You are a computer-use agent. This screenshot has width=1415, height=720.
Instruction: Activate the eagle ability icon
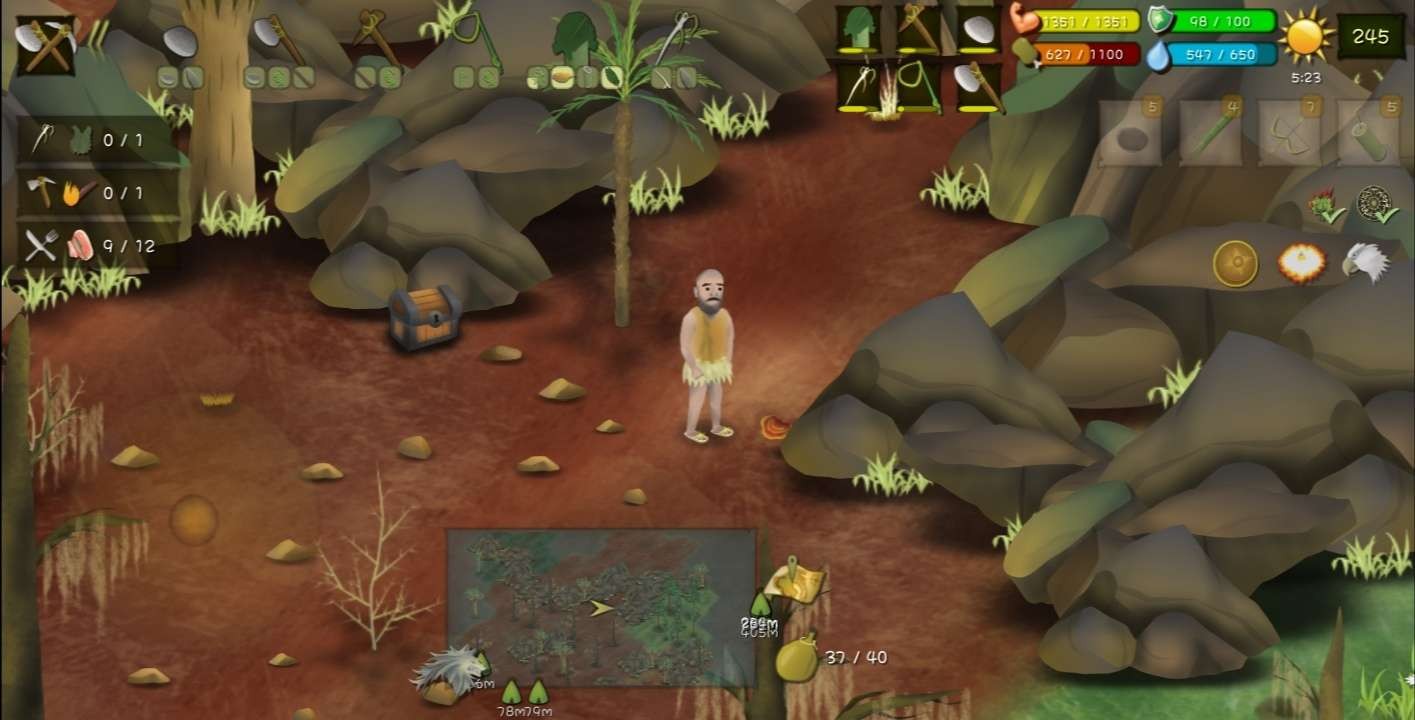1365,262
